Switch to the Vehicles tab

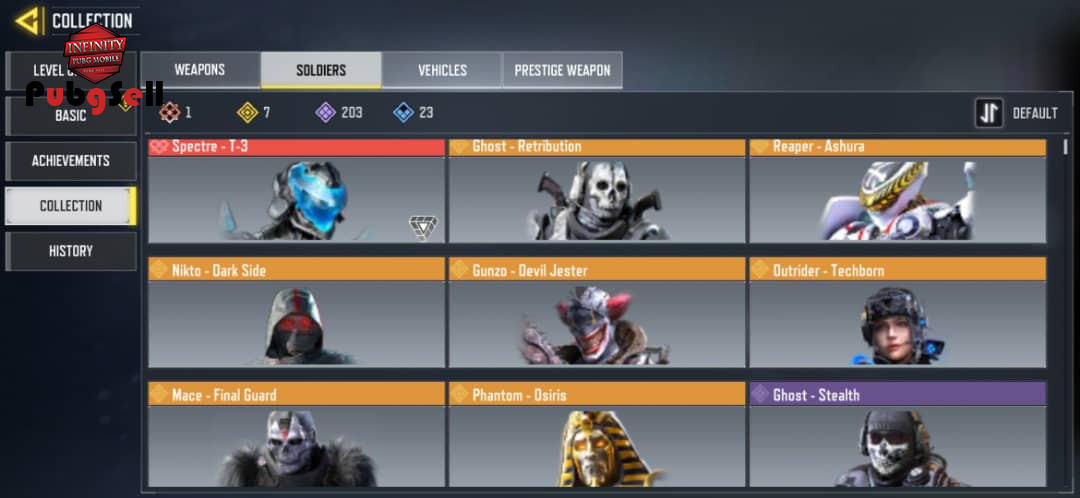pos(442,70)
